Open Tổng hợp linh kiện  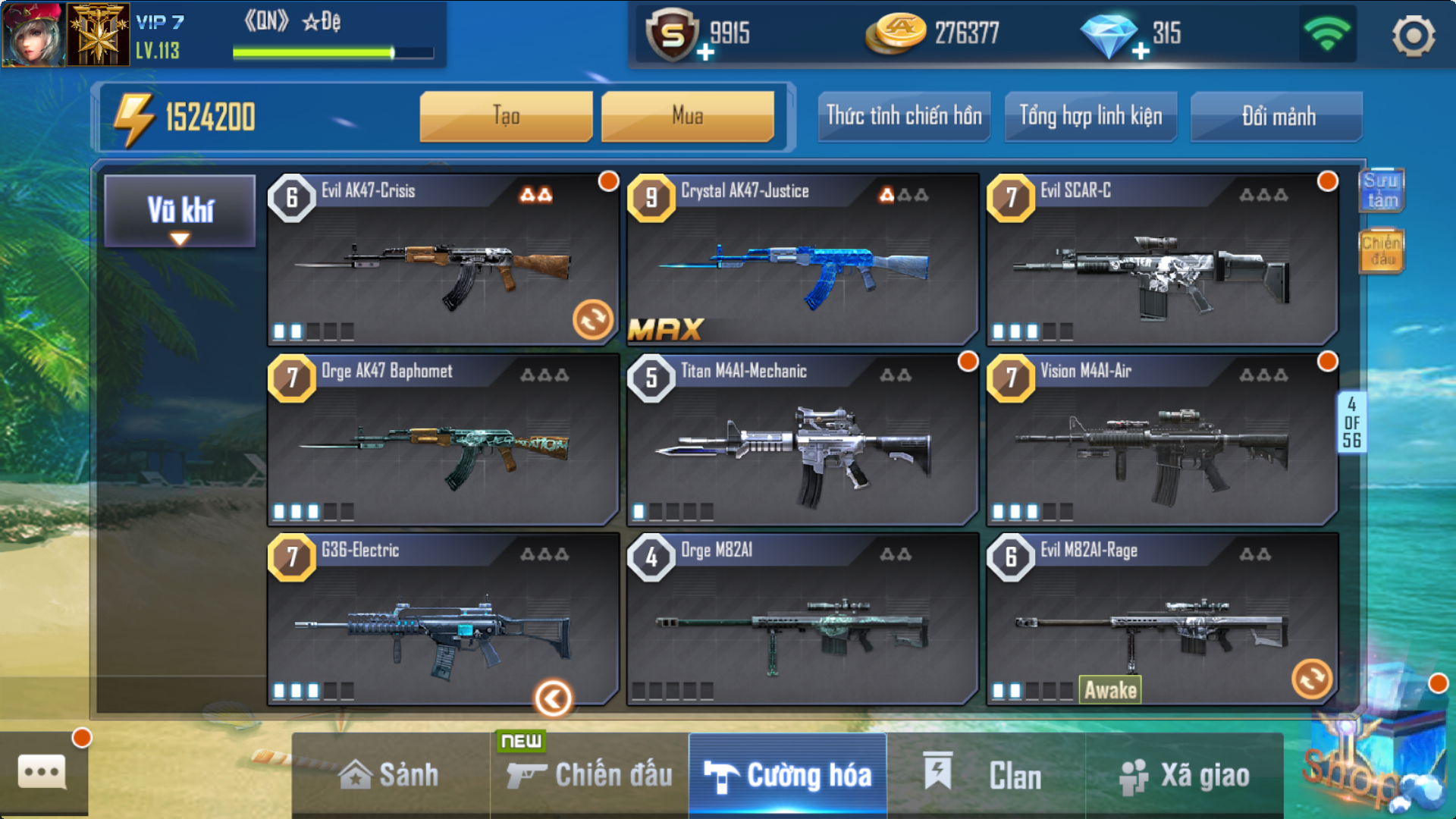click(1090, 116)
